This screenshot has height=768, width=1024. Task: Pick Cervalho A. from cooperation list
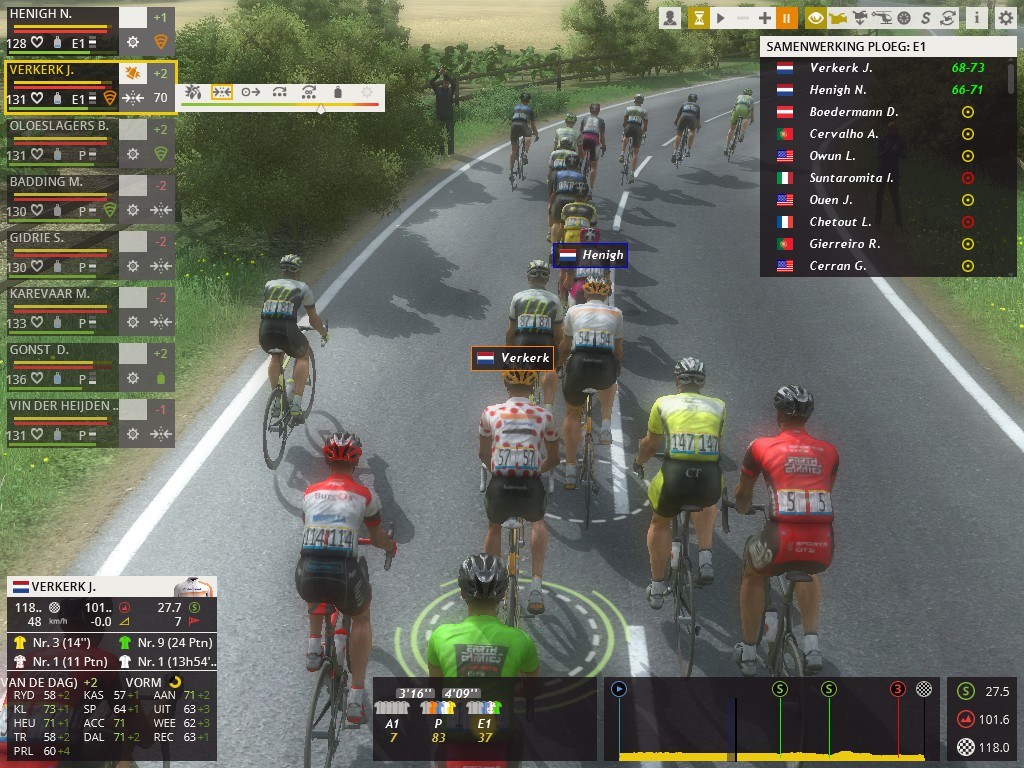(843, 134)
